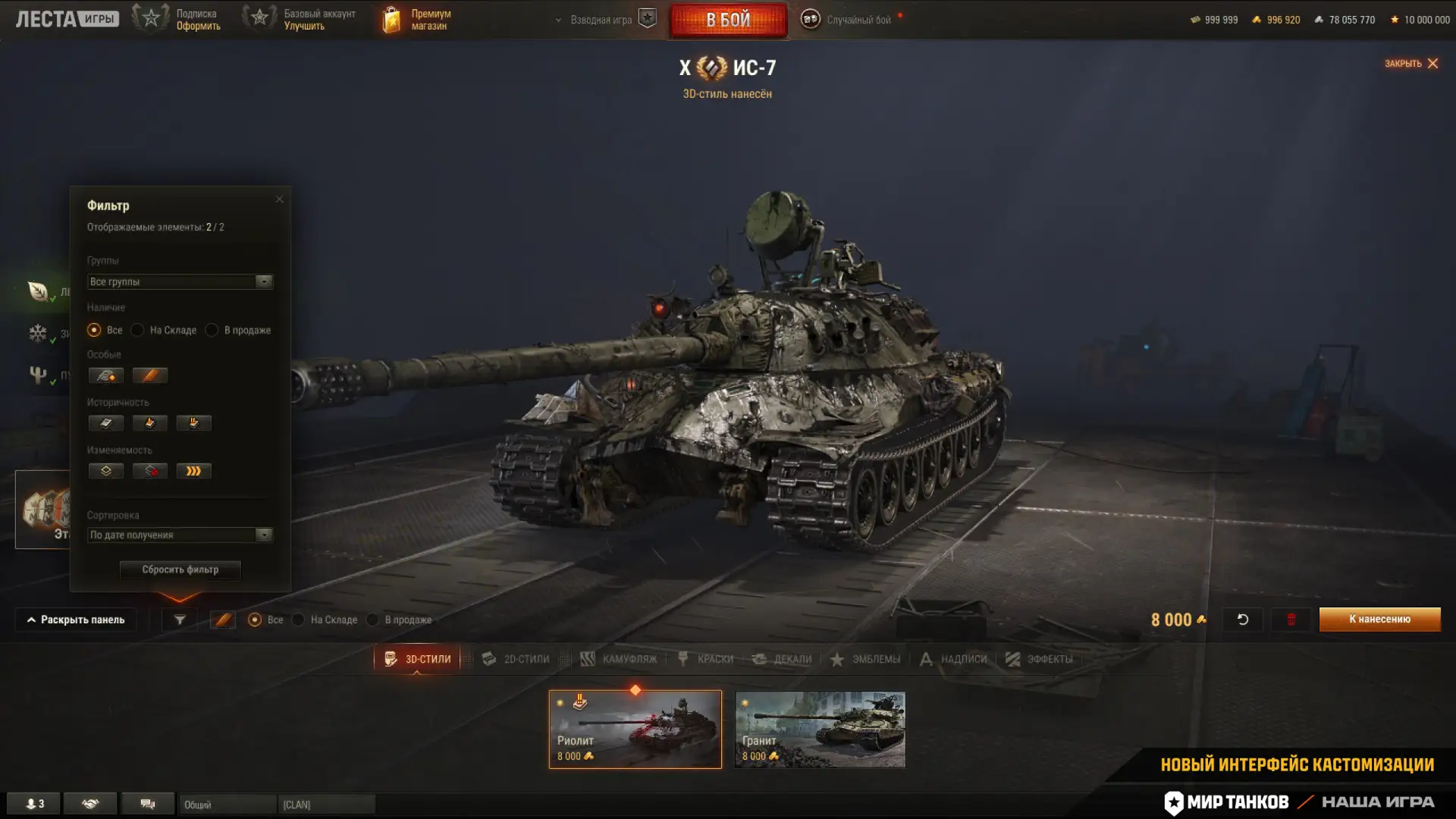Switch to the 2D-СТИЛИ tab
Viewport: 1456px width, 819px height.
(516, 659)
